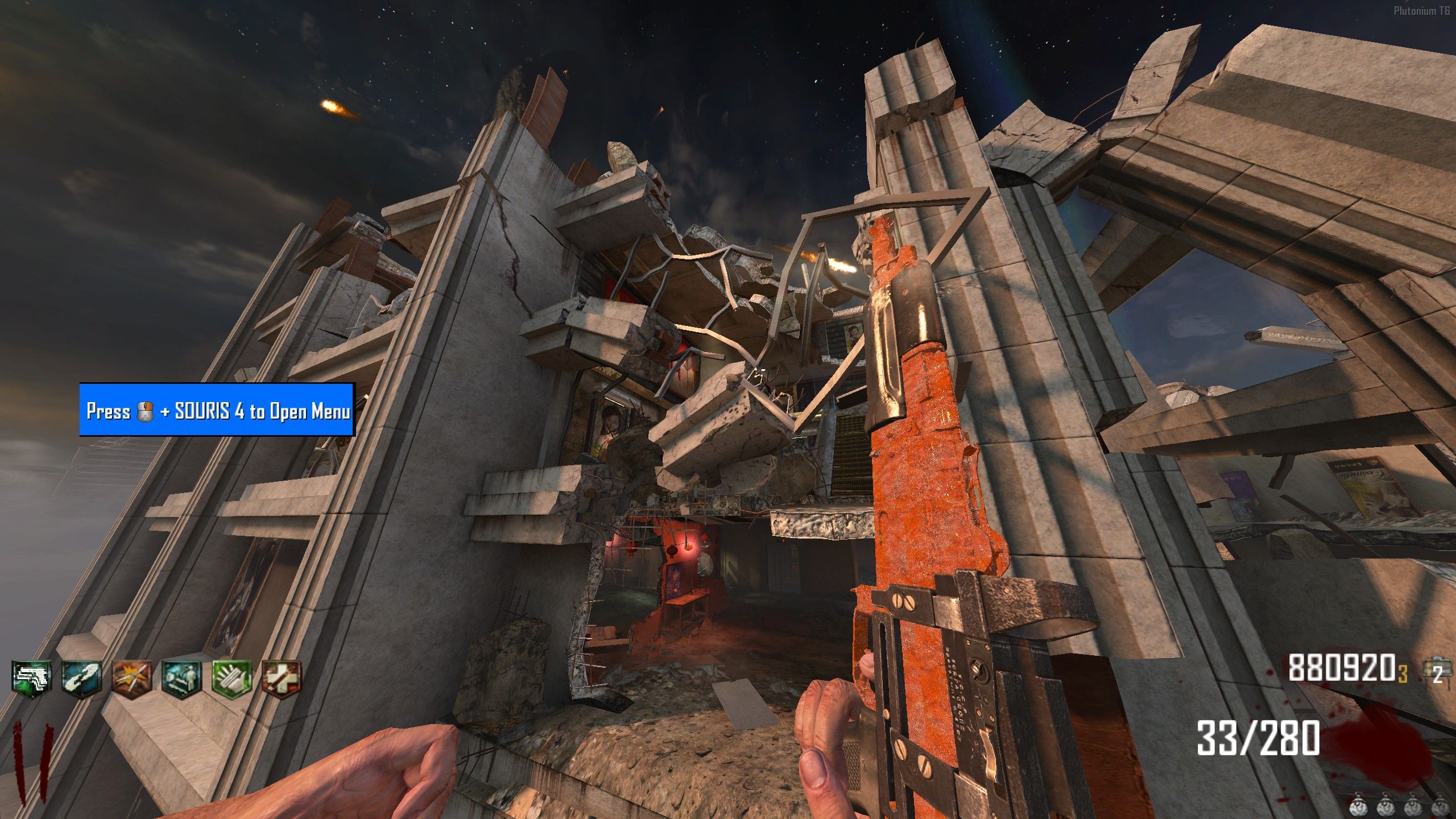
Task: Select the teal Who's Who perk icon
Action: coord(181,679)
